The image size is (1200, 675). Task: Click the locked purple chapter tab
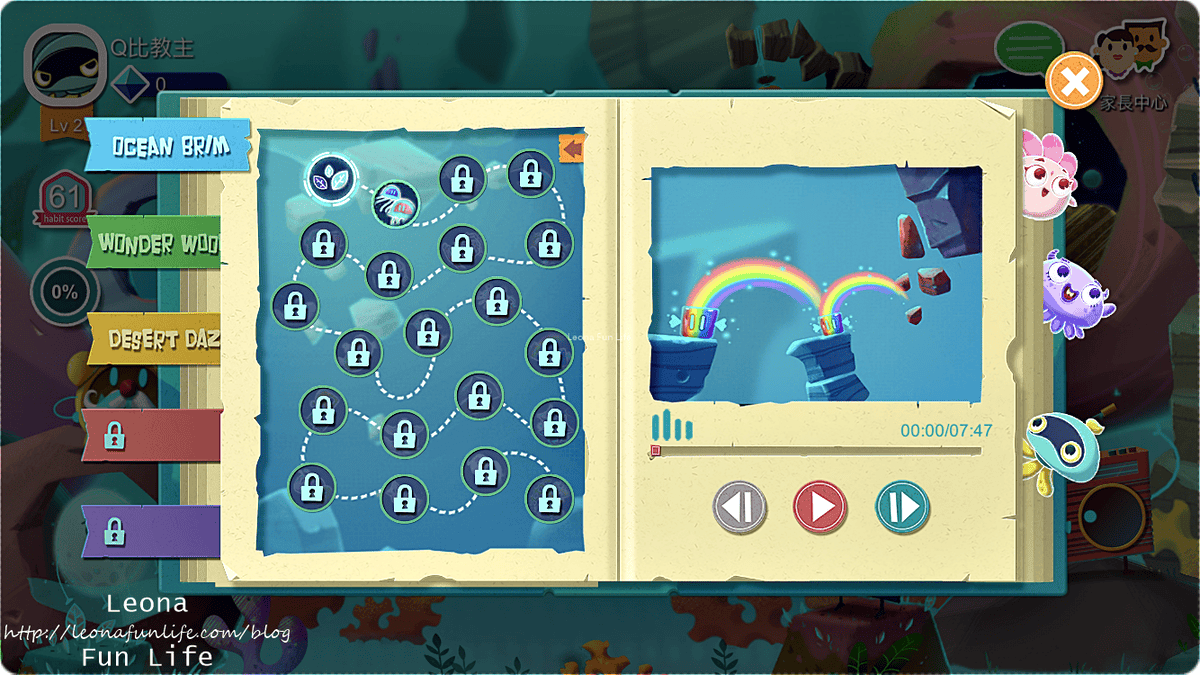point(150,529)
